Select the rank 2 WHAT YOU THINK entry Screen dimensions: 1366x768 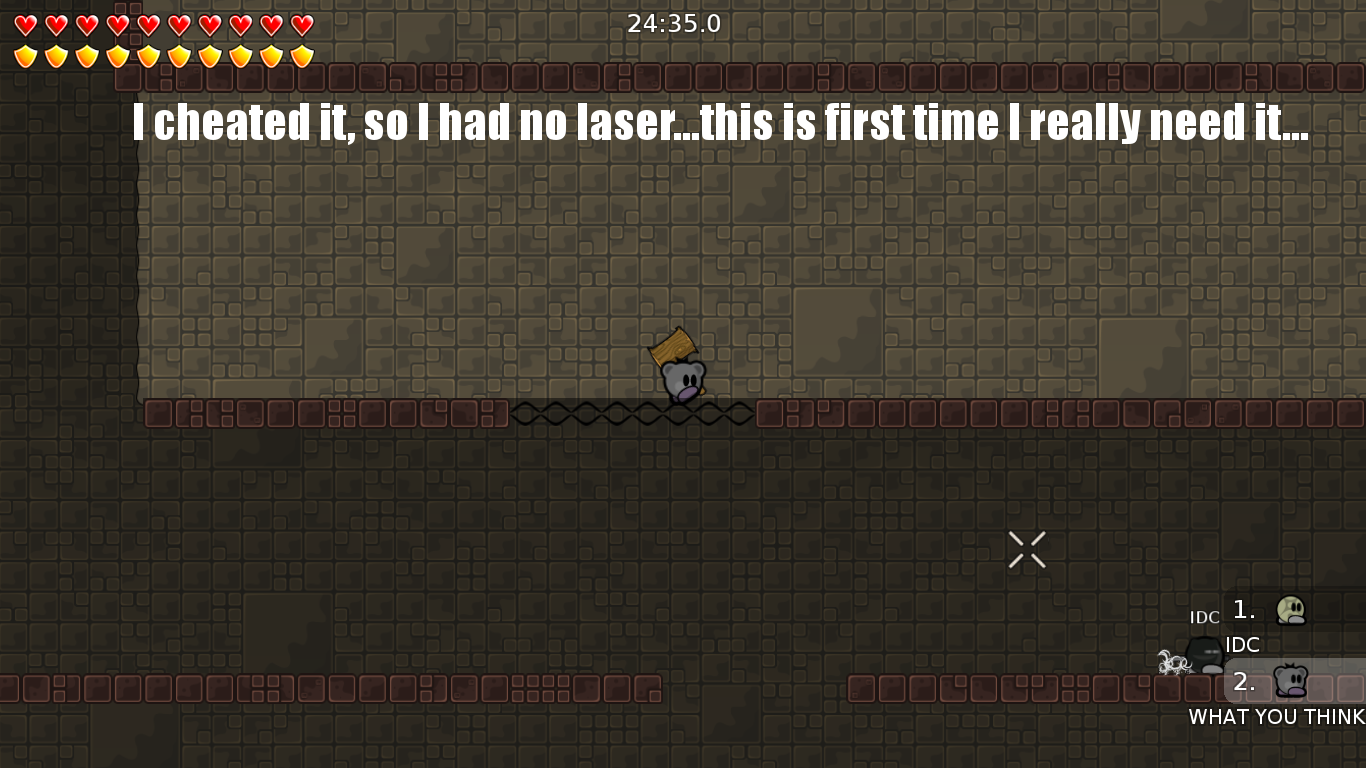tap(1290, 682)
